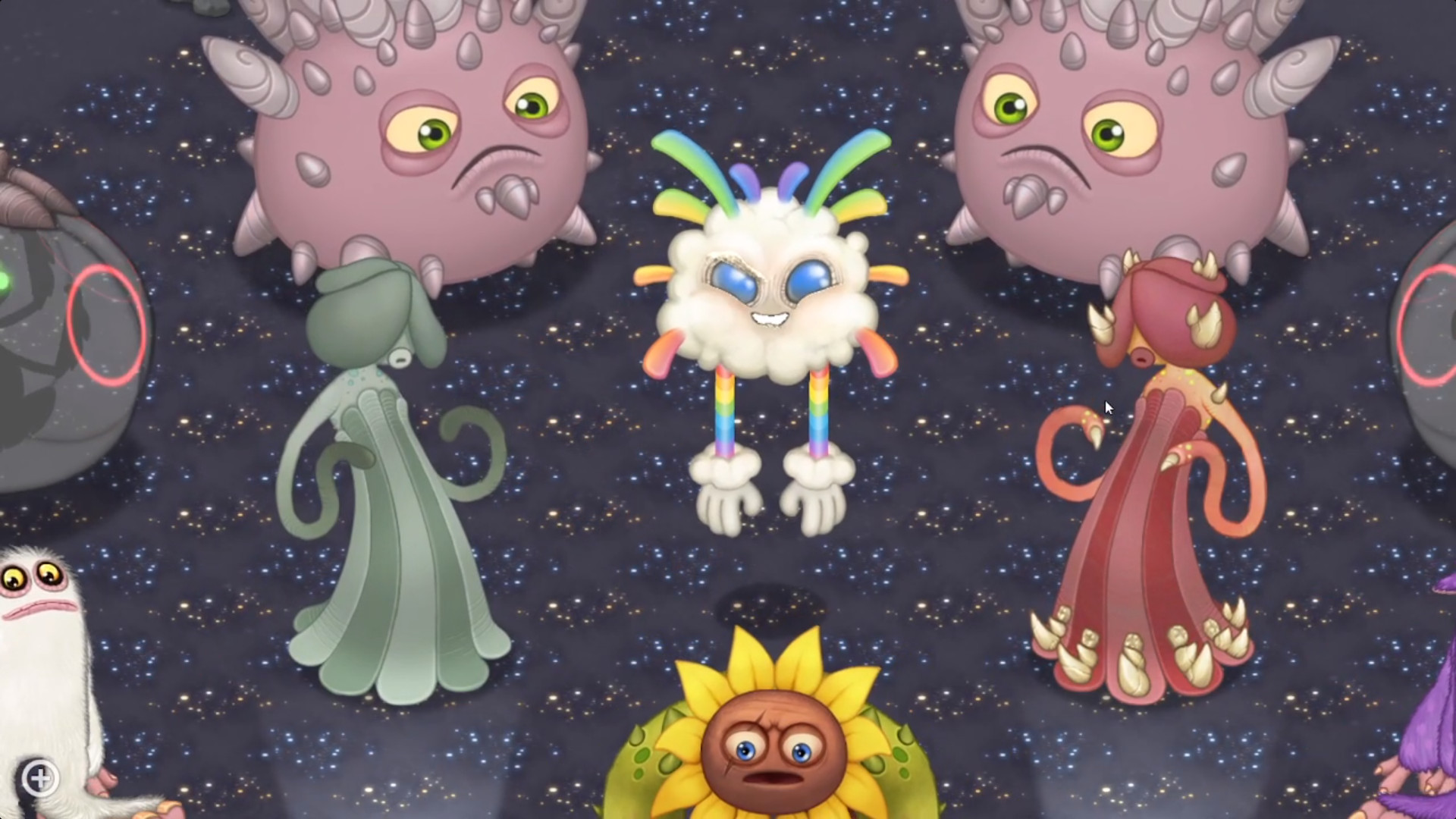Select the left spiky pink colossal monster

pyautogui.click(x=409, y=136)
